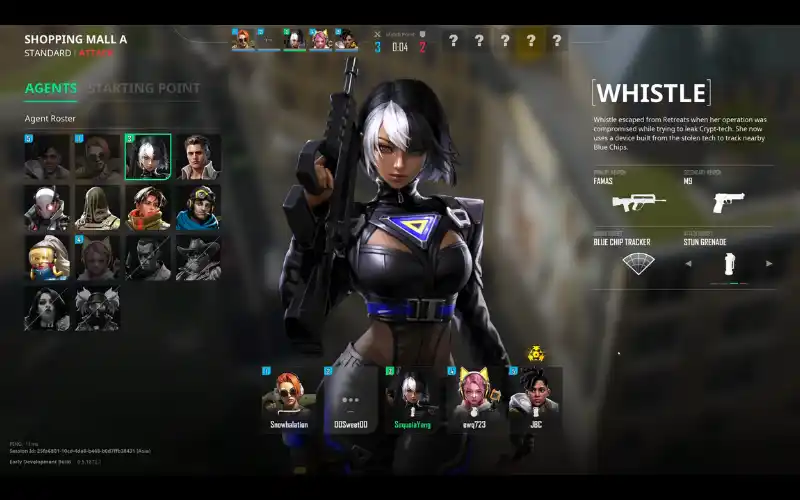Click the JBC player card

[x=533, y=398]
